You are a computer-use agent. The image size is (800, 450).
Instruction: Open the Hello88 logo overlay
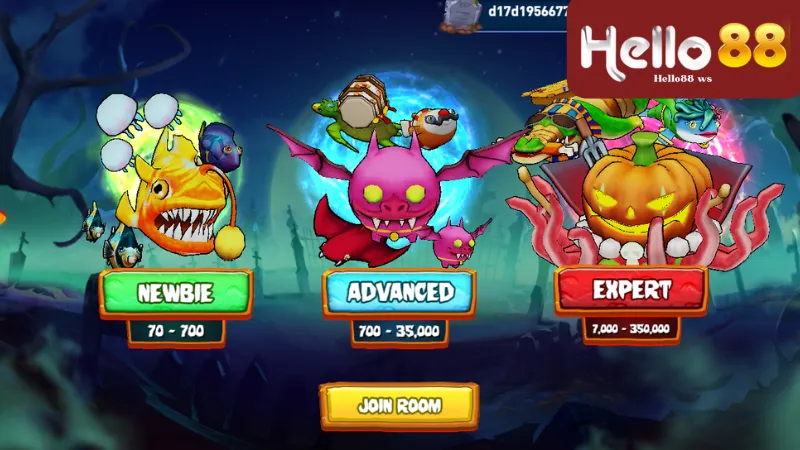point(683,48)
